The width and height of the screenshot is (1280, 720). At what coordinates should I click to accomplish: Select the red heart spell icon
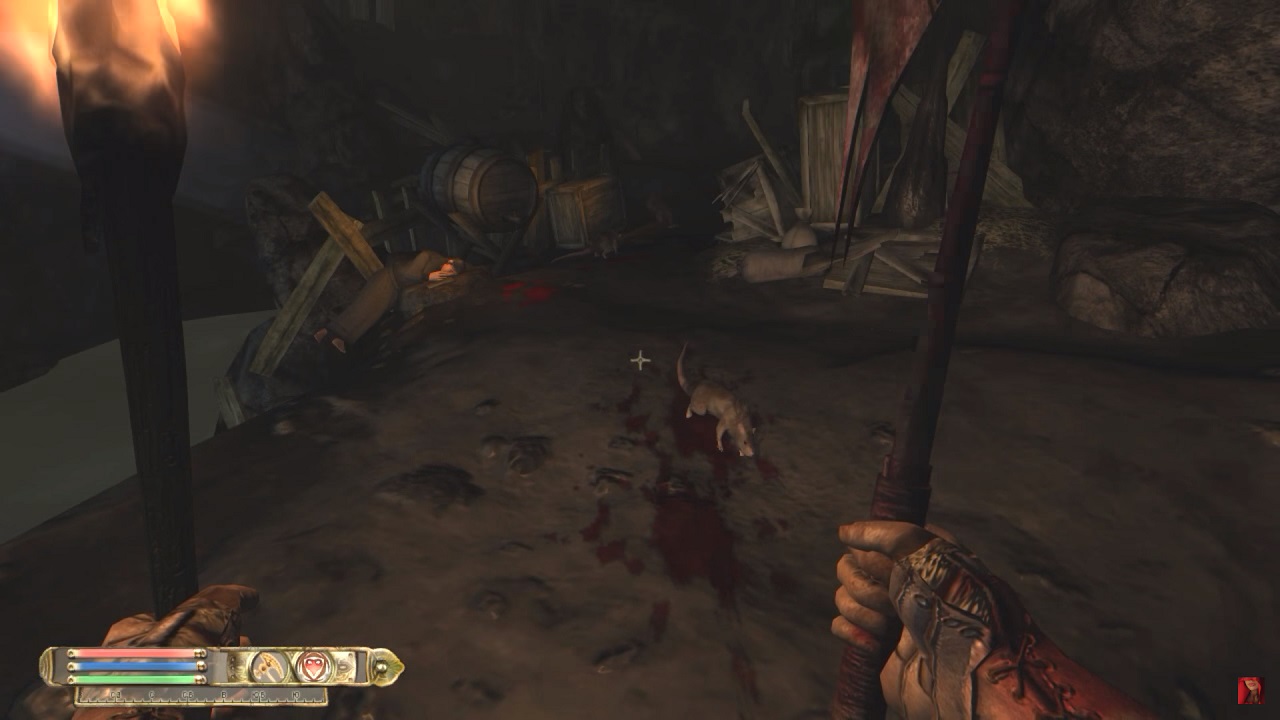[313, 666]
